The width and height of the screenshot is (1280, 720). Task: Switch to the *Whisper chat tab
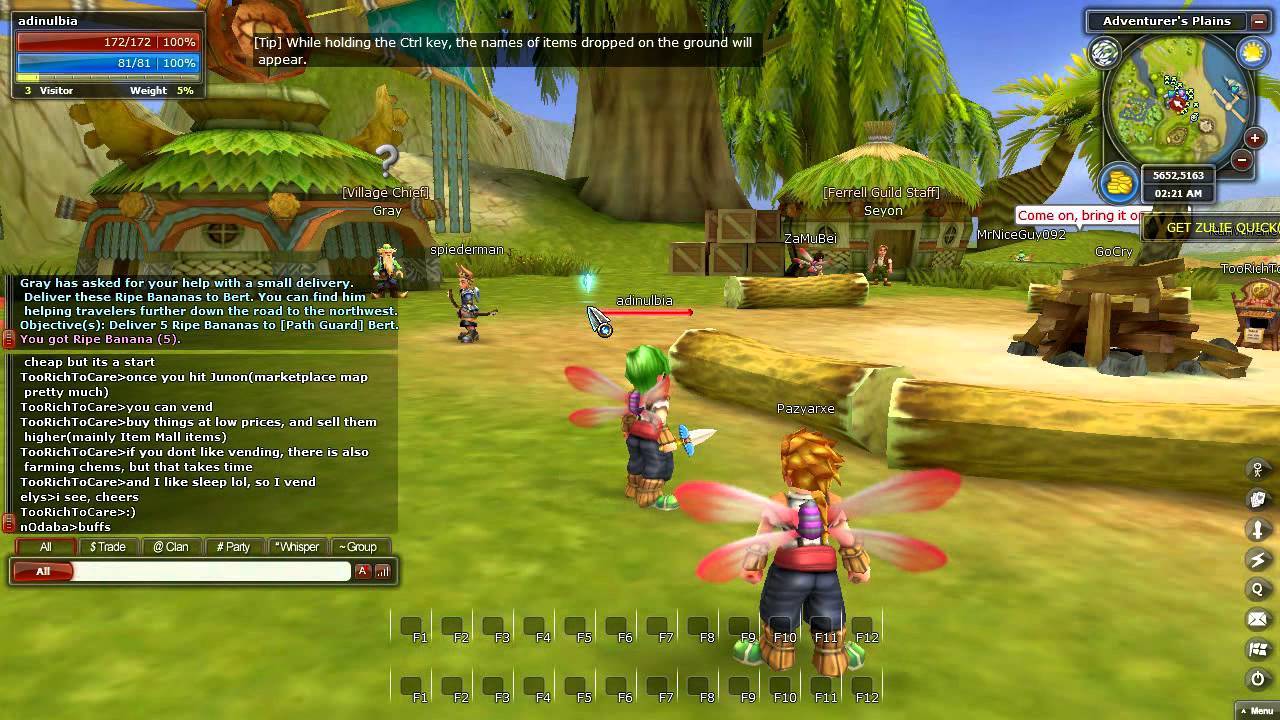click(x=297, y=546)
